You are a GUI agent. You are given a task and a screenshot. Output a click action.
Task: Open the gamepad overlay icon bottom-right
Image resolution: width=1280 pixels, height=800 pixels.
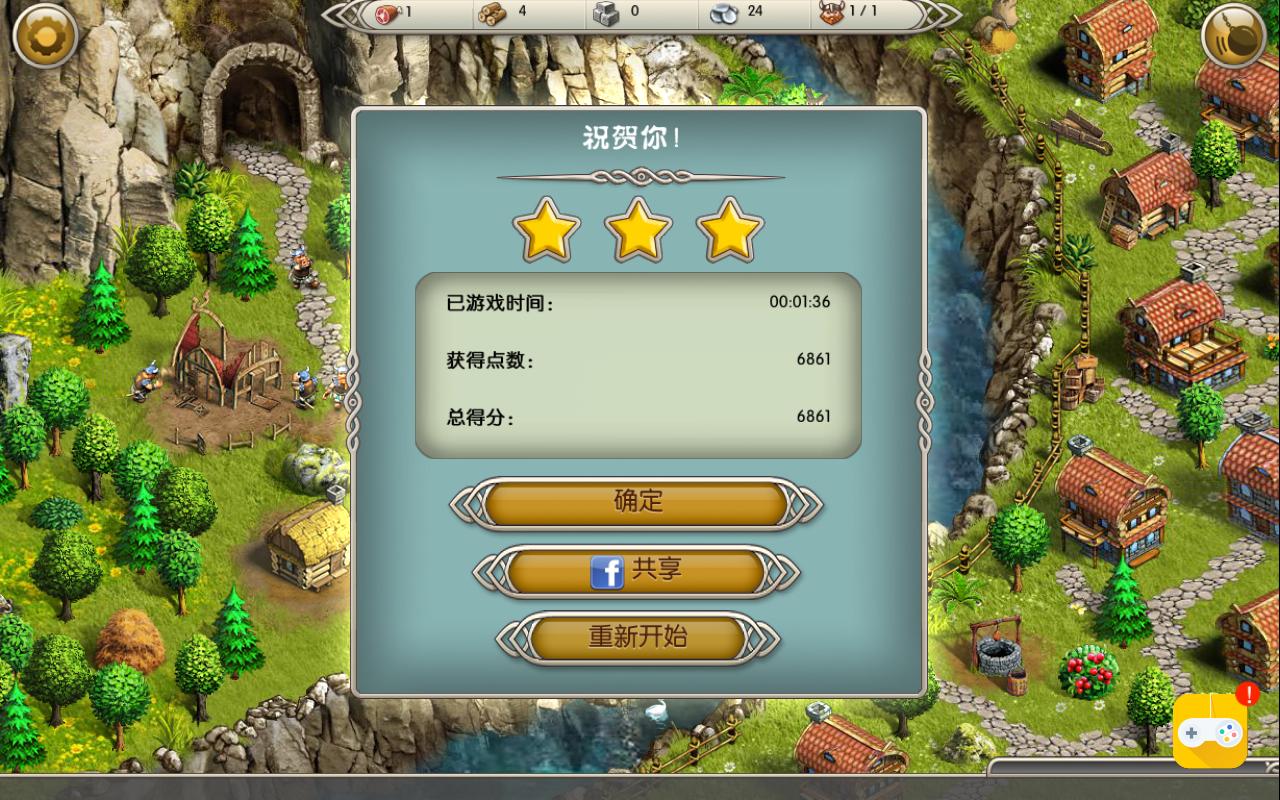click(1209, 732)
